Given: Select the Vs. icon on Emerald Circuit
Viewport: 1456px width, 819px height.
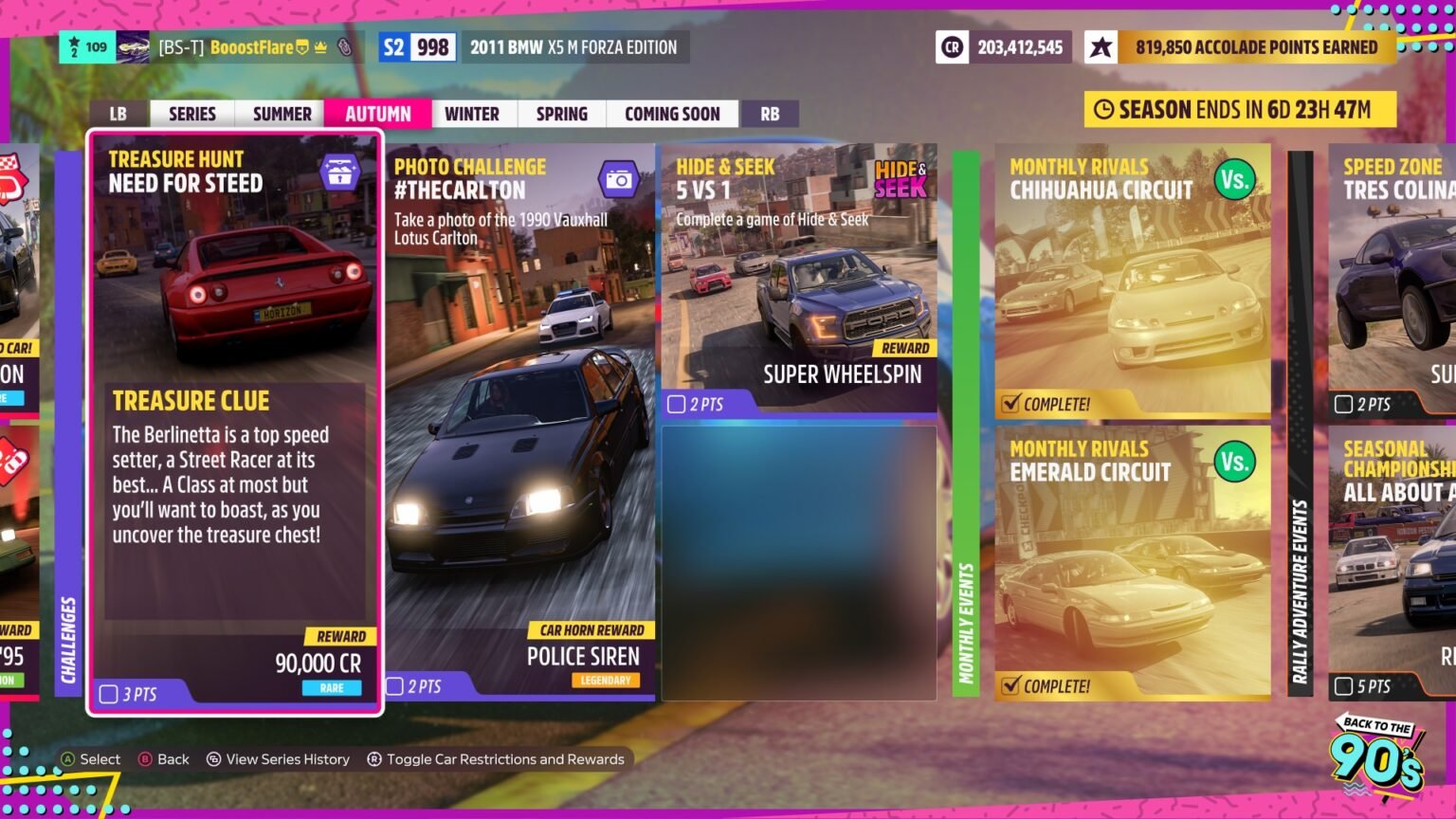Looking at the screenshot, I should click(x=1234, y=462).
